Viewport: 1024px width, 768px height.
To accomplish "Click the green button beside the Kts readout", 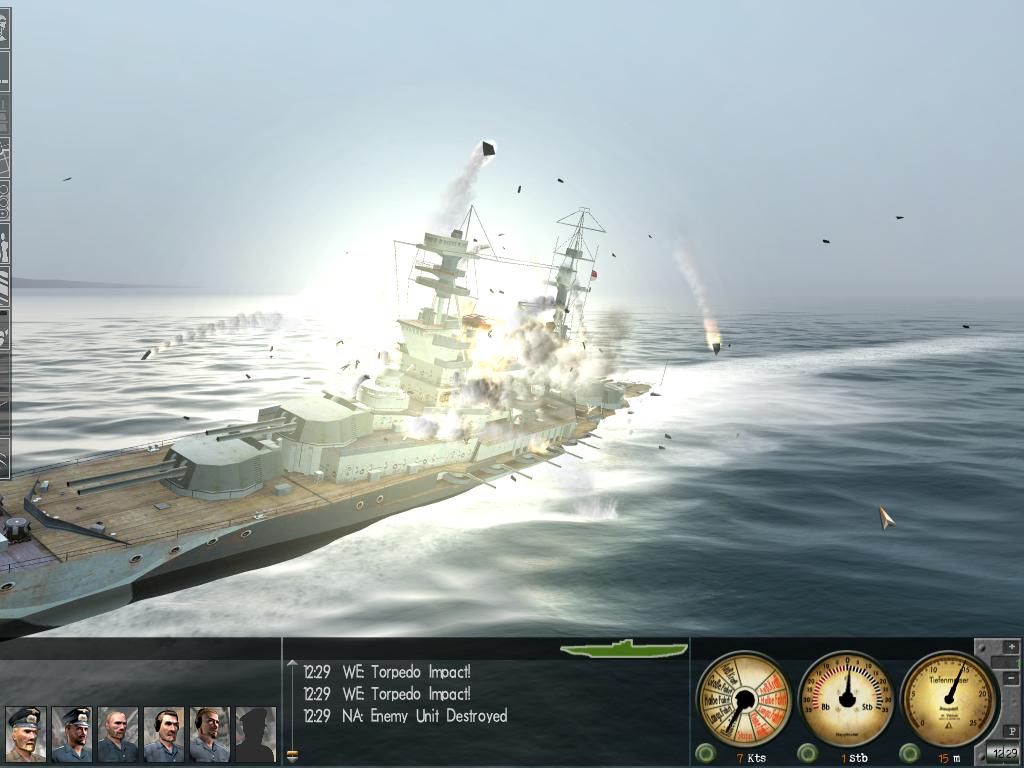I will (706, 752).
